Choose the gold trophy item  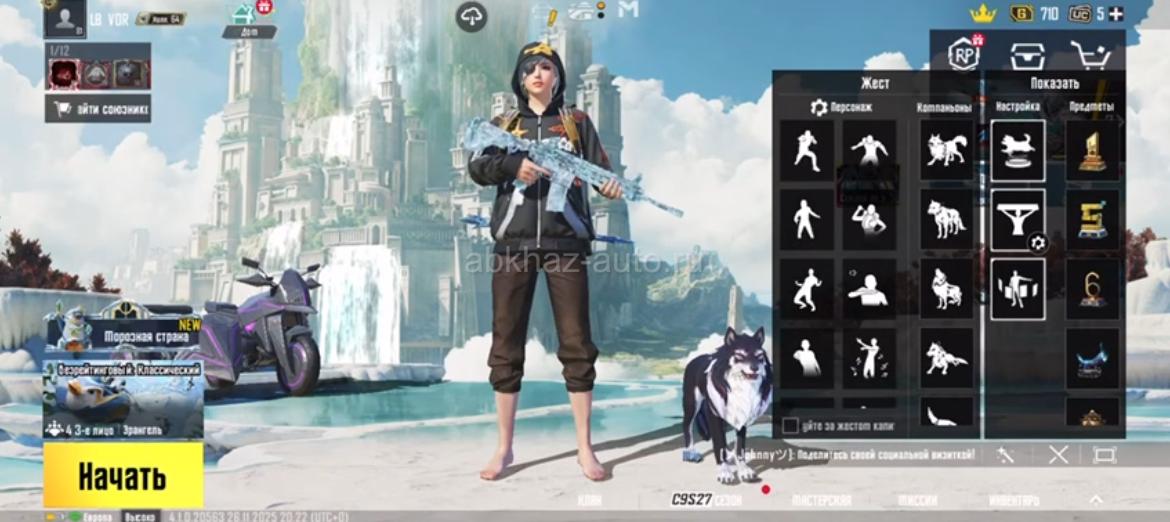pyautogui.click(x=1092, y=150)
